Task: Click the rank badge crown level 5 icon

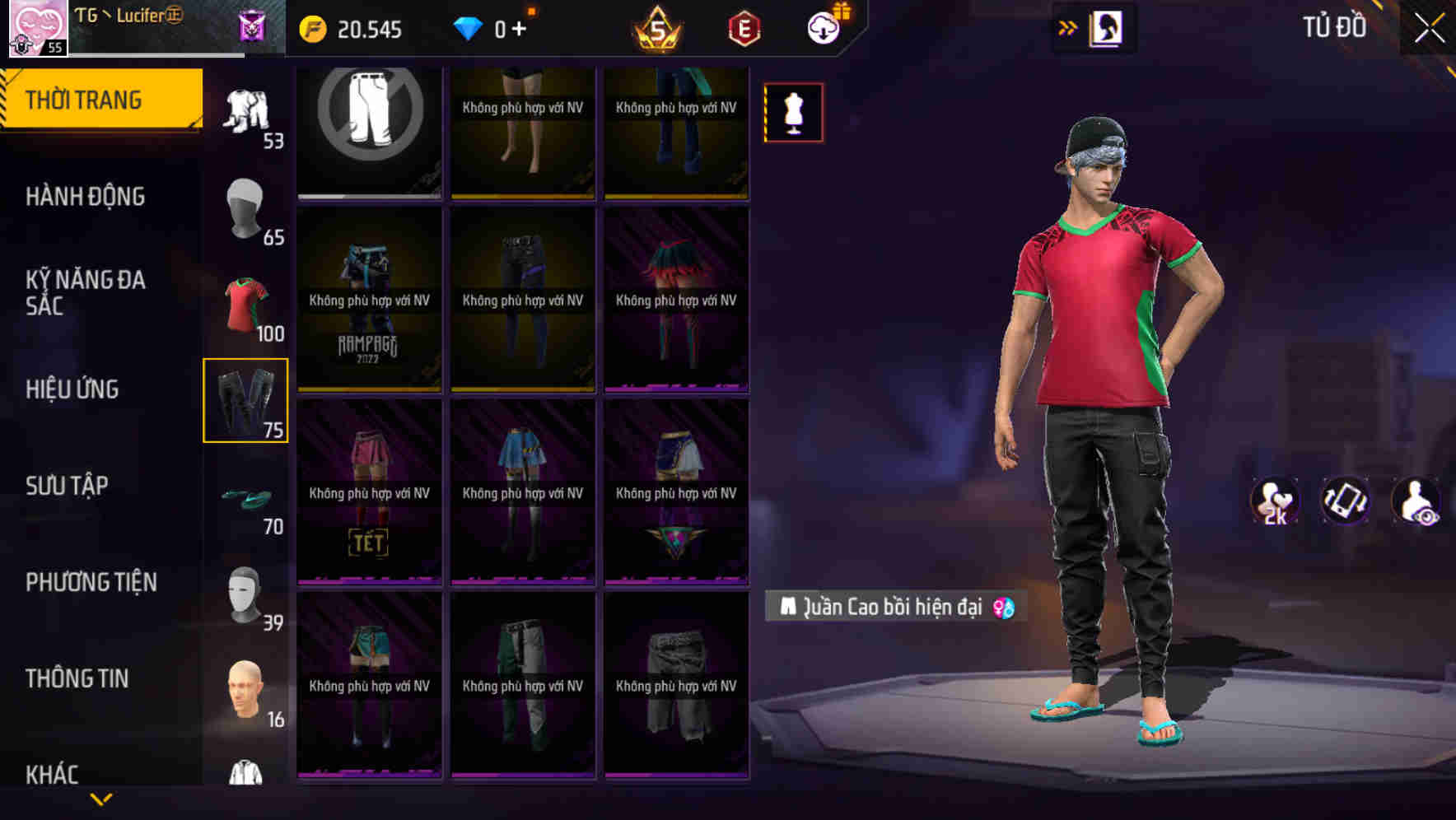Action: point(656,27)
